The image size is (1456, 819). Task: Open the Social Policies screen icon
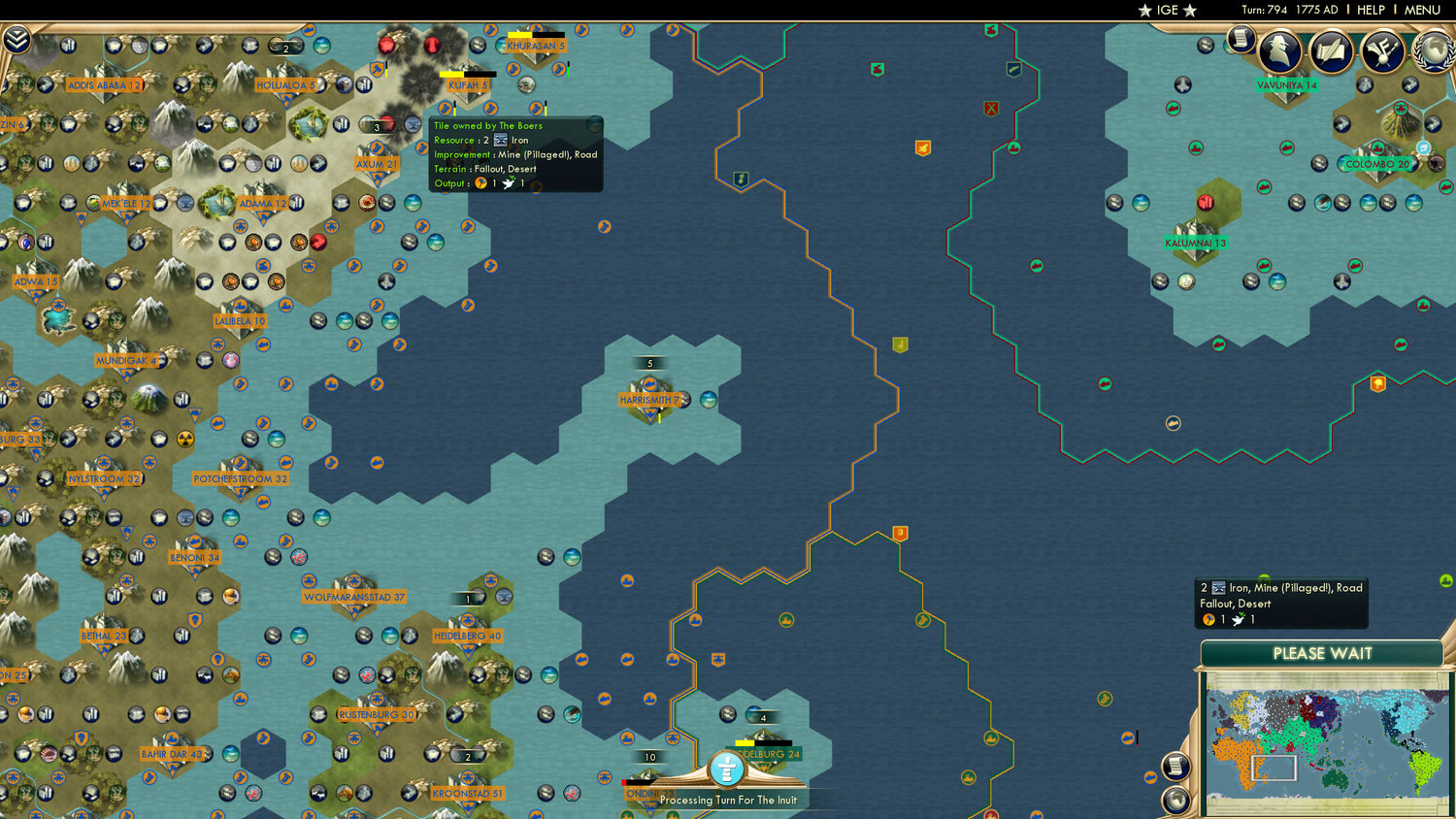point(1382,52)
